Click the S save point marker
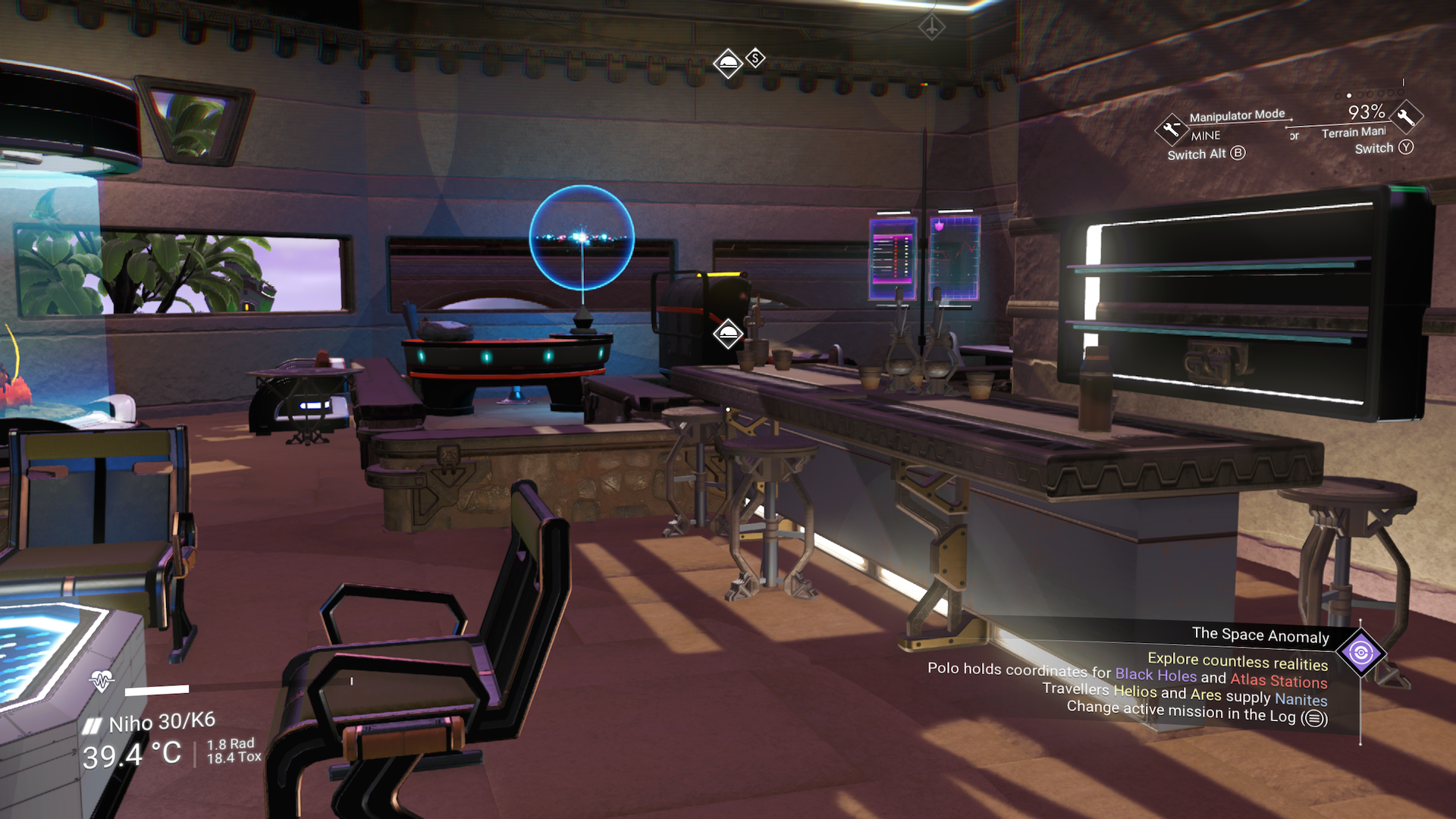This screenshot has width=1456, height=819. (754, 57)
